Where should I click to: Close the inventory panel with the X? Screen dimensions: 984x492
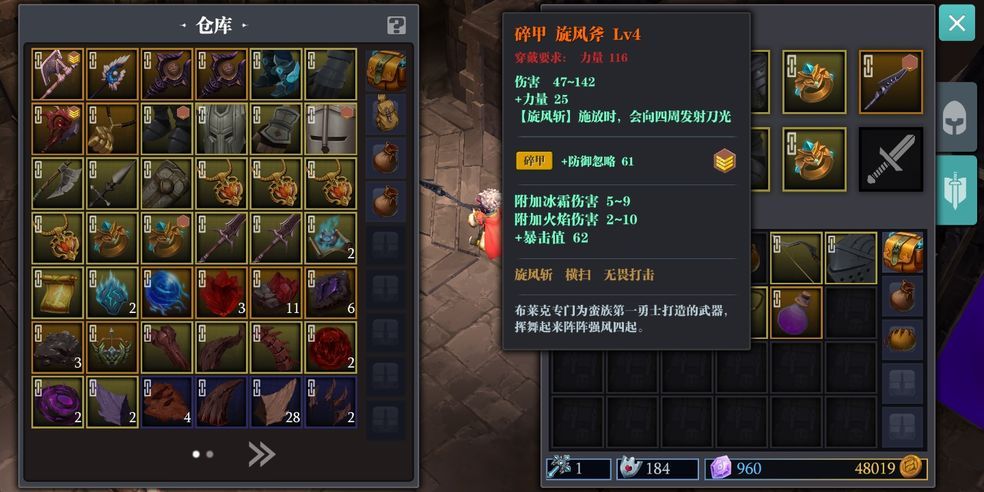pos(956,23)
